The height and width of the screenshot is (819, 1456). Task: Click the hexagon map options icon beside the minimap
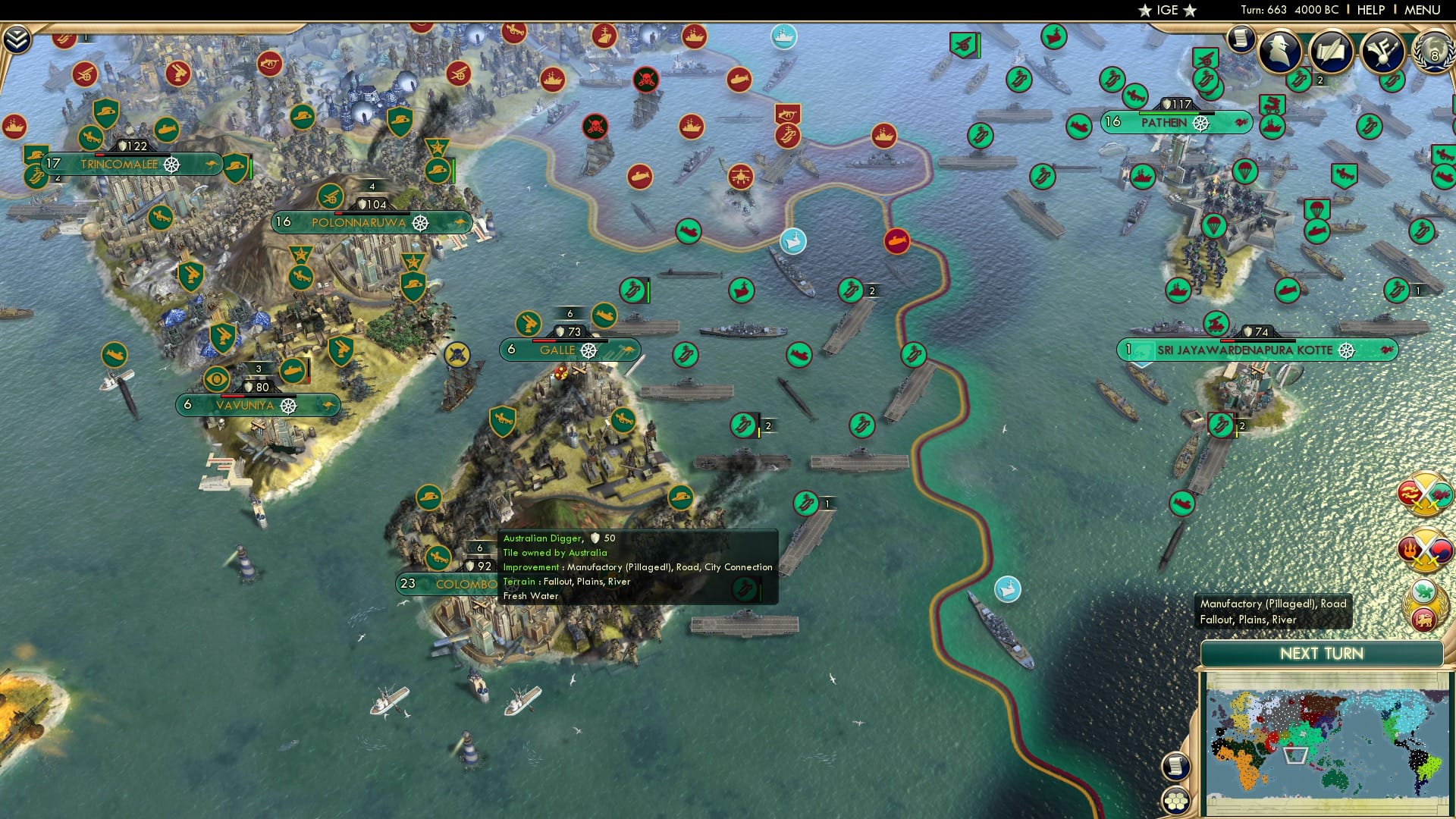pos(1175,802)
